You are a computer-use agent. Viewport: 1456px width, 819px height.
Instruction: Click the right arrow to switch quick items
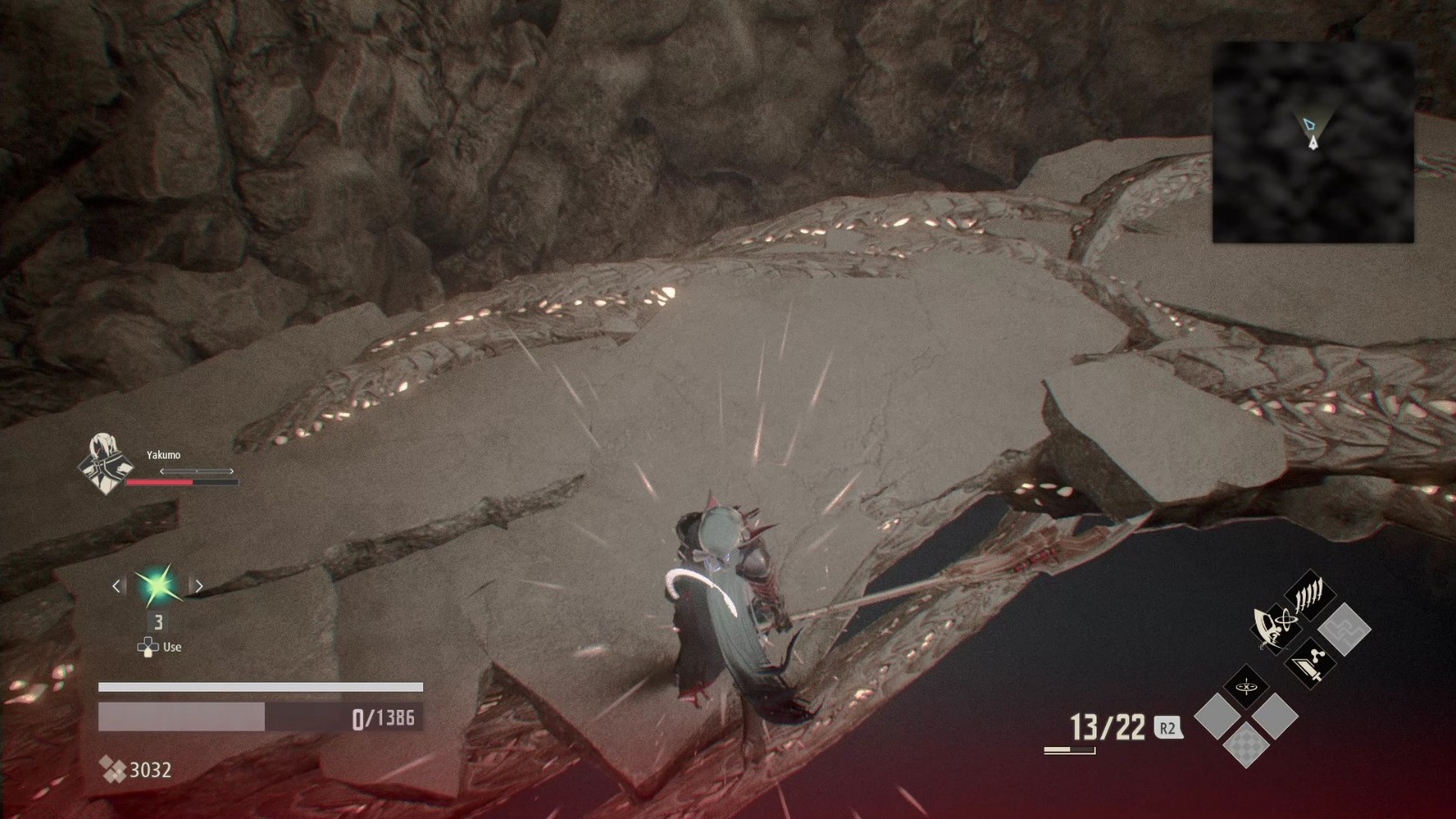pyautogui.click(x=198, y=585)
